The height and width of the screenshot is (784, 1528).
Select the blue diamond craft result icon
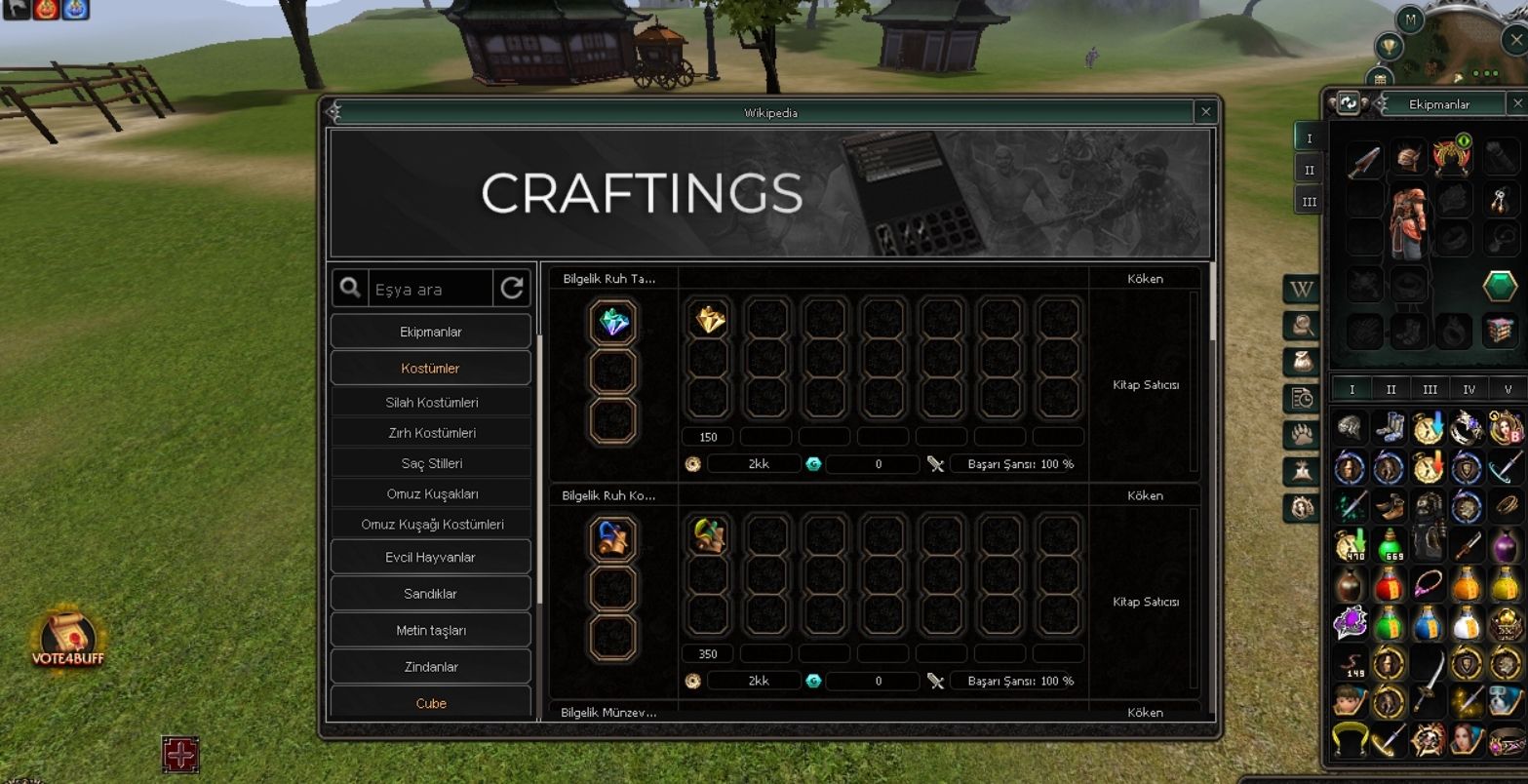click(x=613, y=323)
